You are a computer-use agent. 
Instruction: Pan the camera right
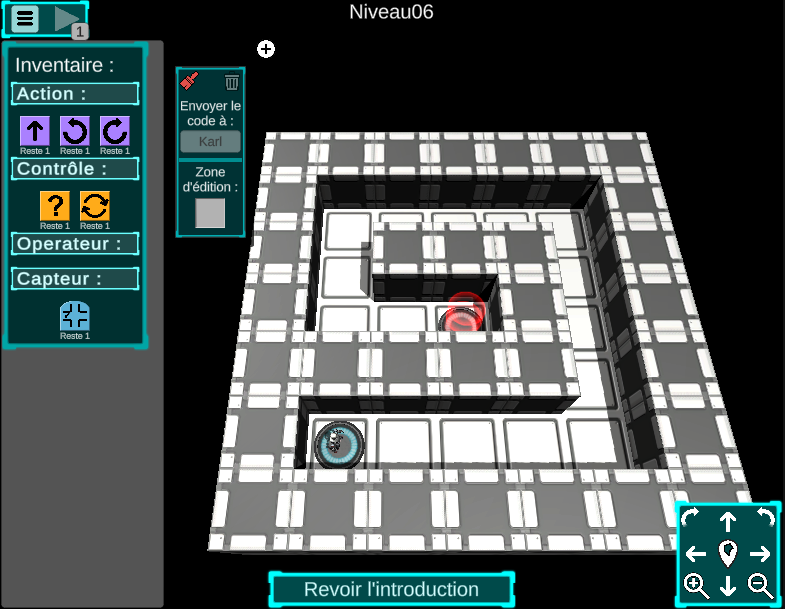point(760,553)
